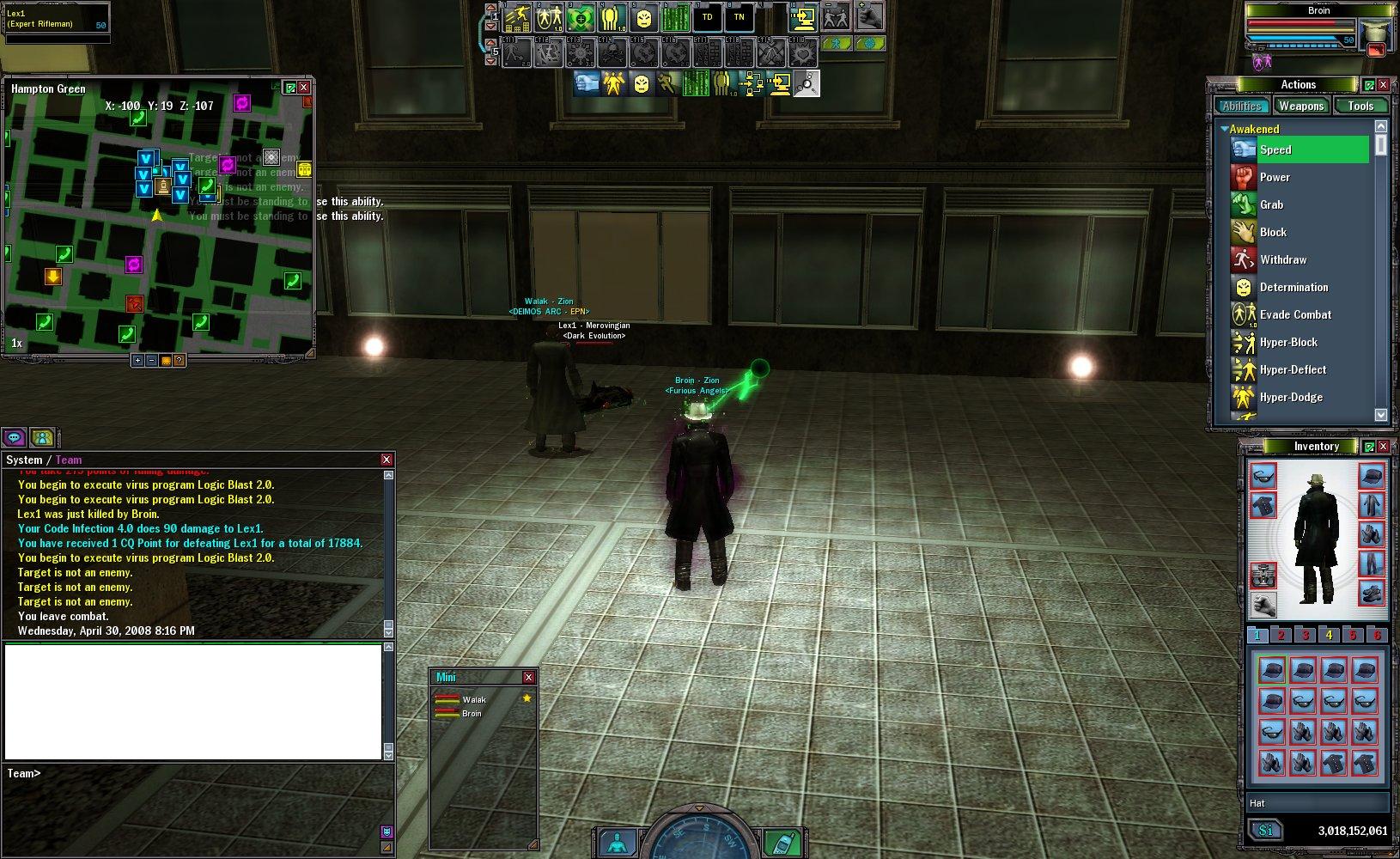
Task: Switch to inventory page 4
Action: point(1329,636)
